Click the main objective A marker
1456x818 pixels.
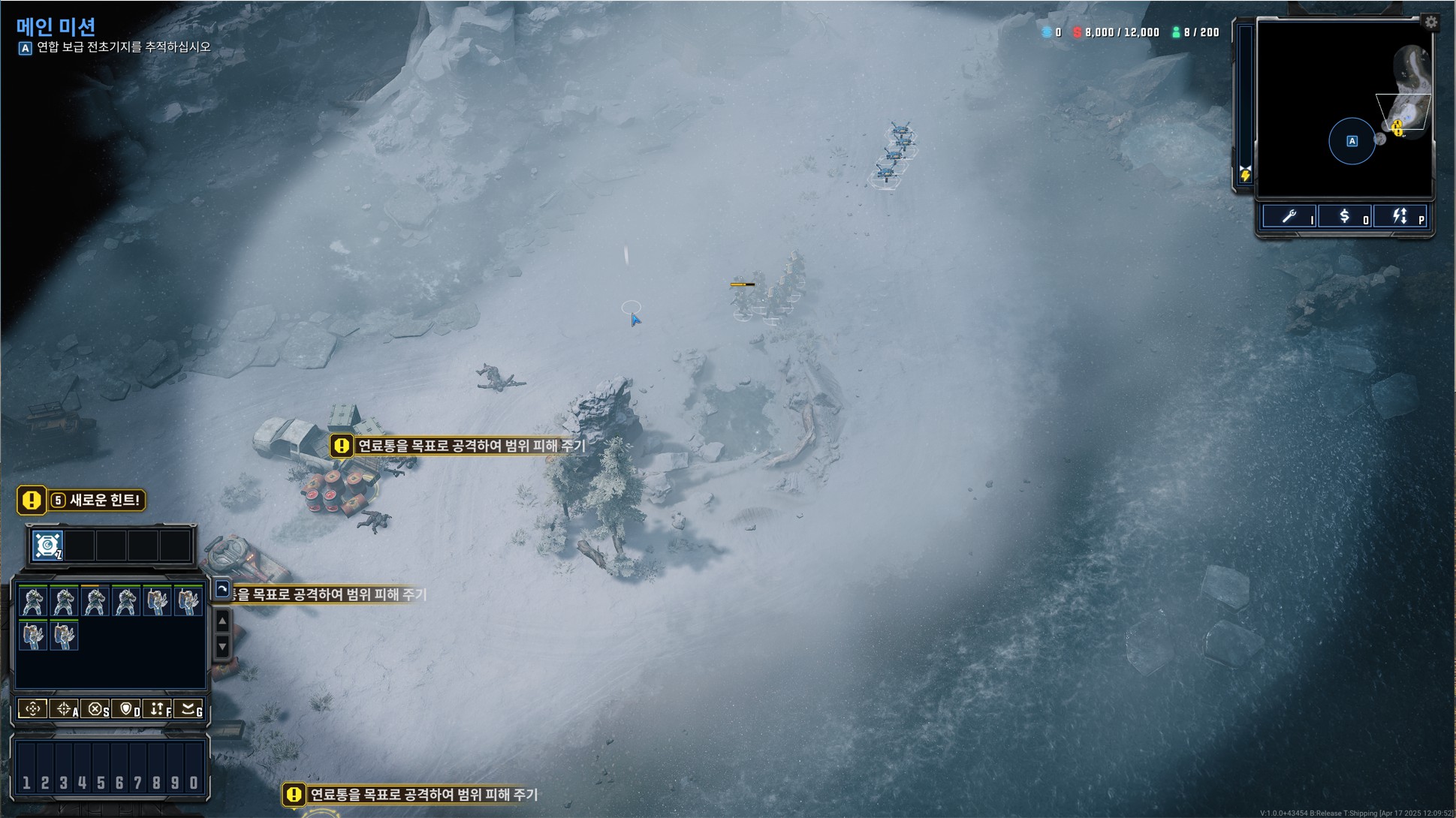(x=25, y=48)
